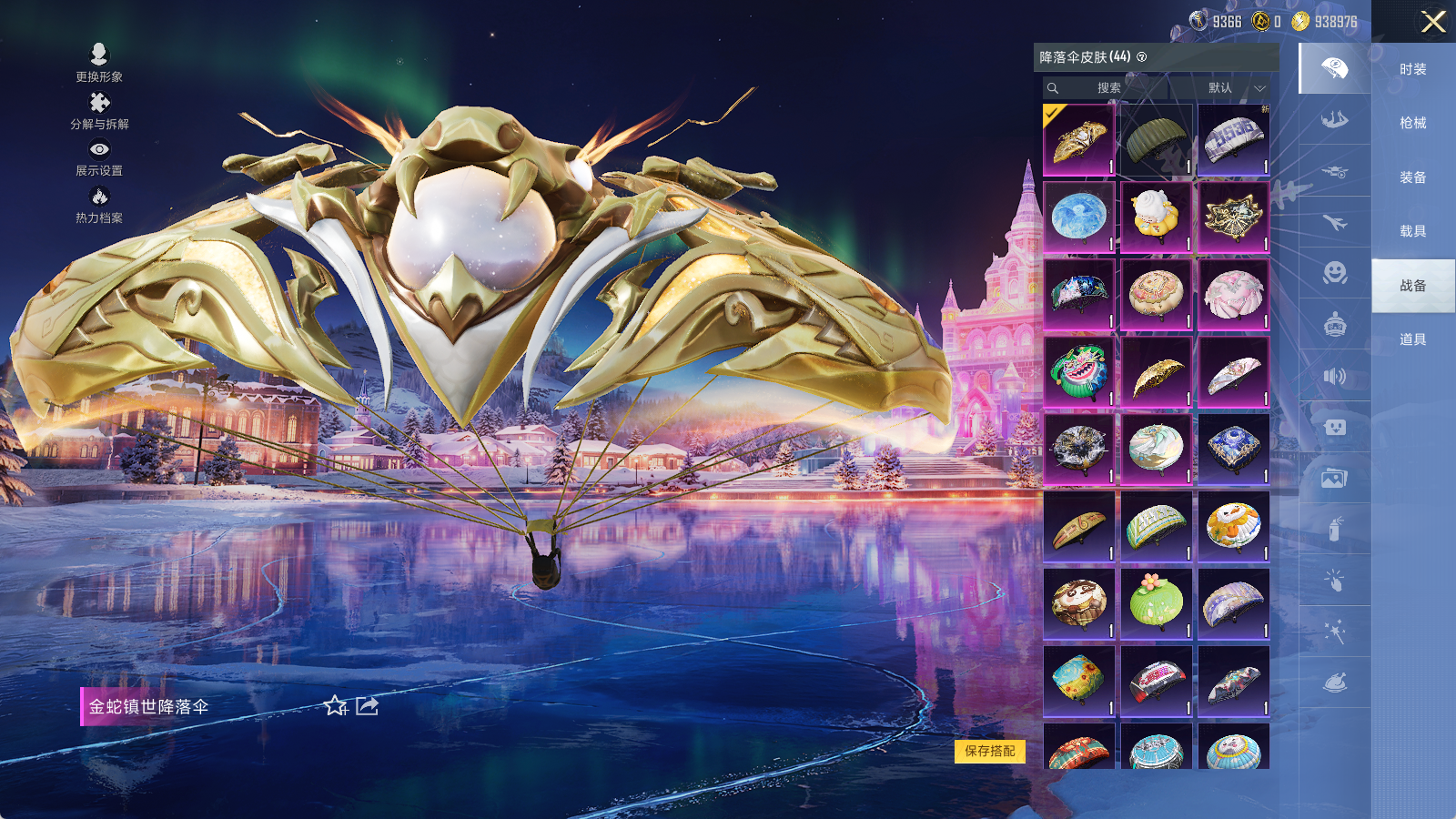Select the colorful lion dance parachute skin

pyautogui.click(x=1079, y=372)
